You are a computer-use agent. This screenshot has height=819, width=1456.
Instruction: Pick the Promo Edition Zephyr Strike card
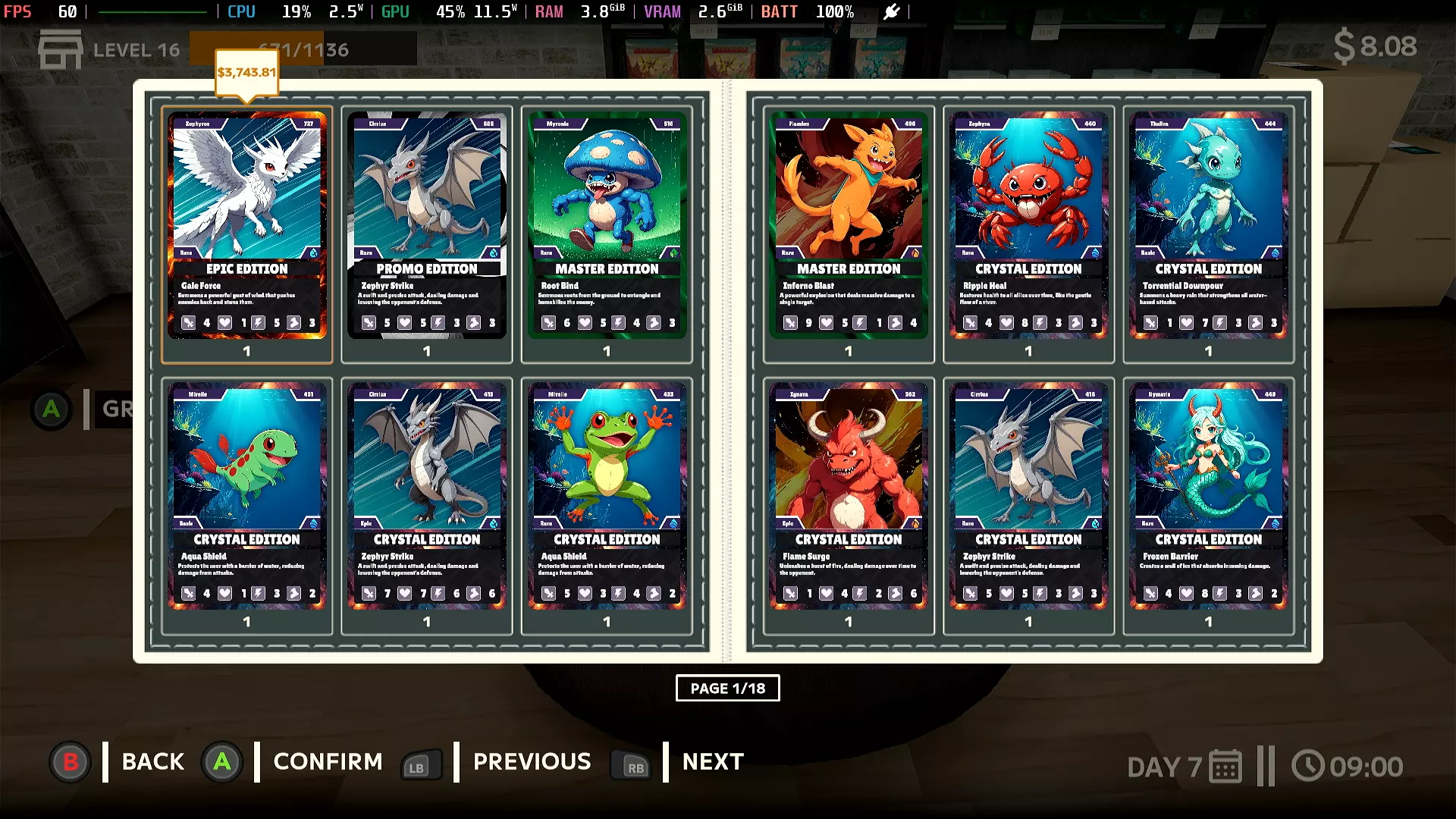(x=426, y=225)
